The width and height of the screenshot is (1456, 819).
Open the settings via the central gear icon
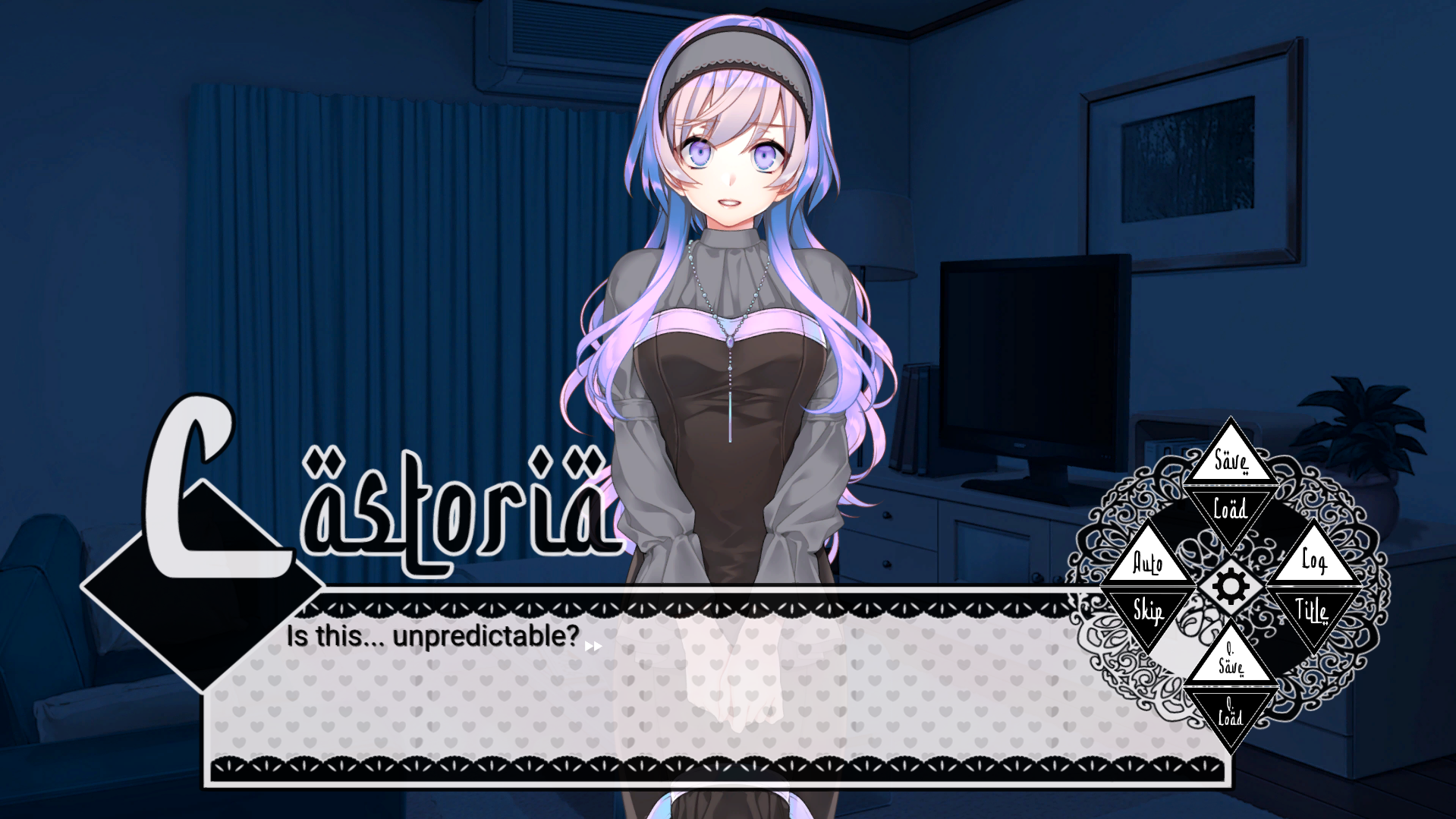[x=1231, y=585]
